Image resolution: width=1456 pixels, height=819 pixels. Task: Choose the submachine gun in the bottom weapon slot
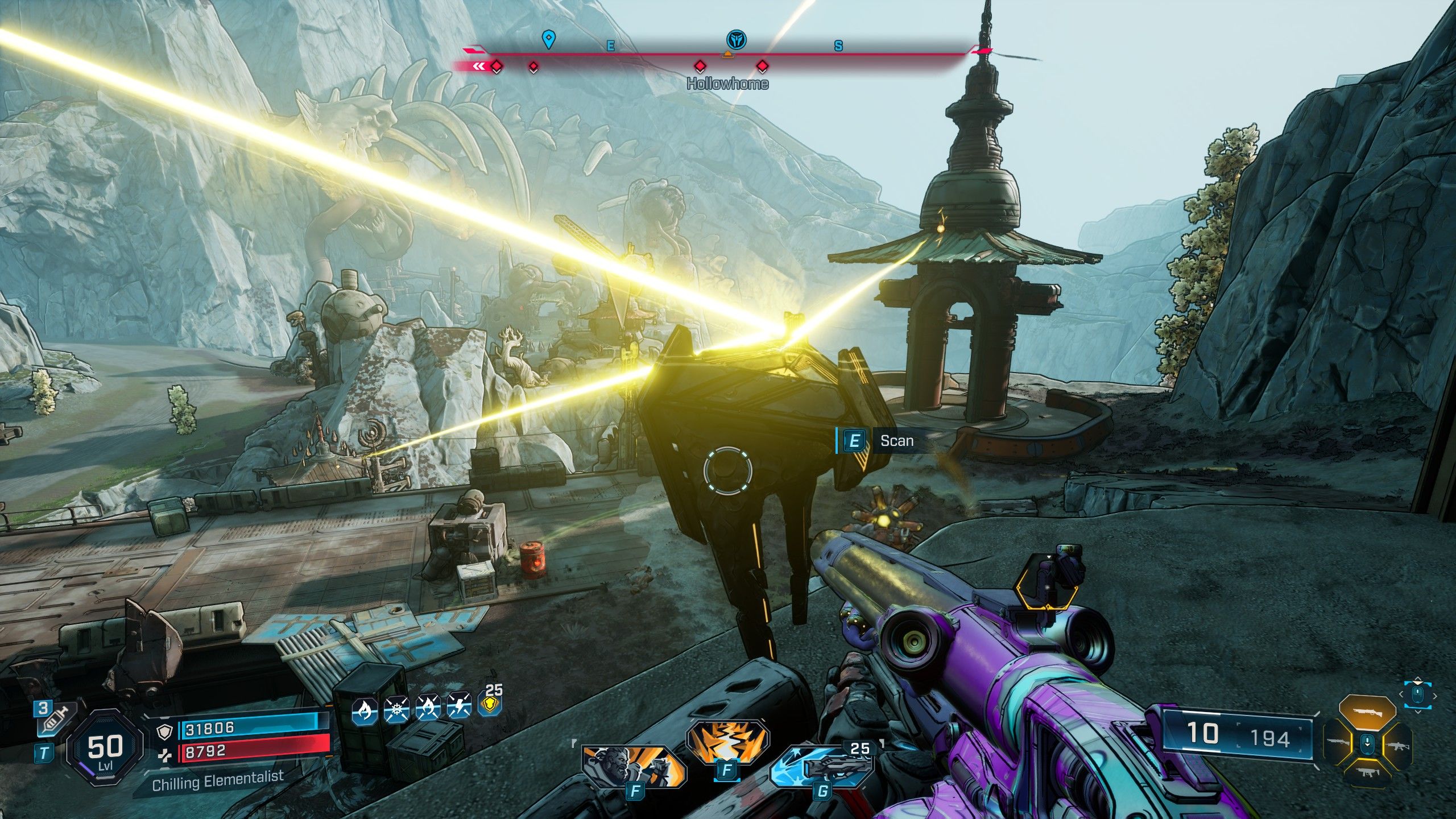(1367, 772)
